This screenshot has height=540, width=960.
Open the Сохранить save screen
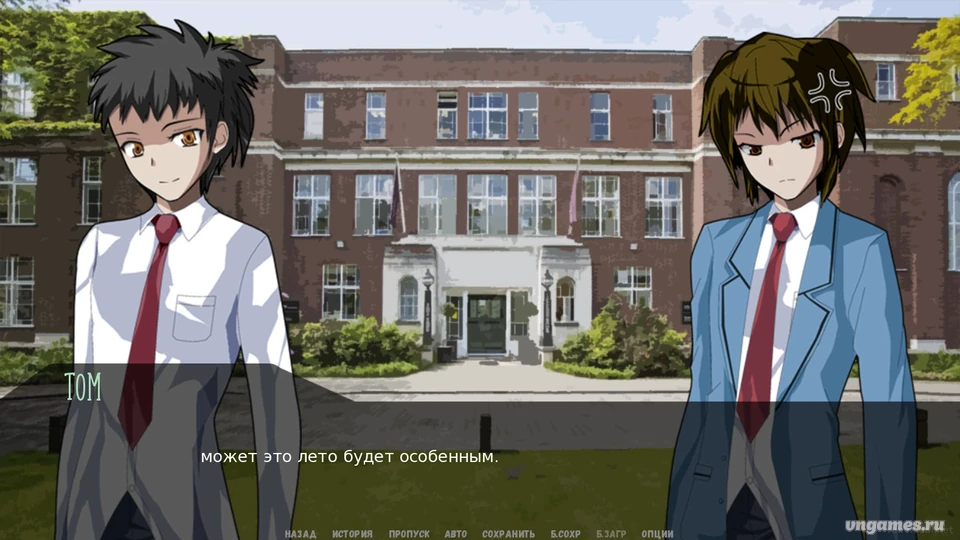pyautogui.click(x=508, y=534)
